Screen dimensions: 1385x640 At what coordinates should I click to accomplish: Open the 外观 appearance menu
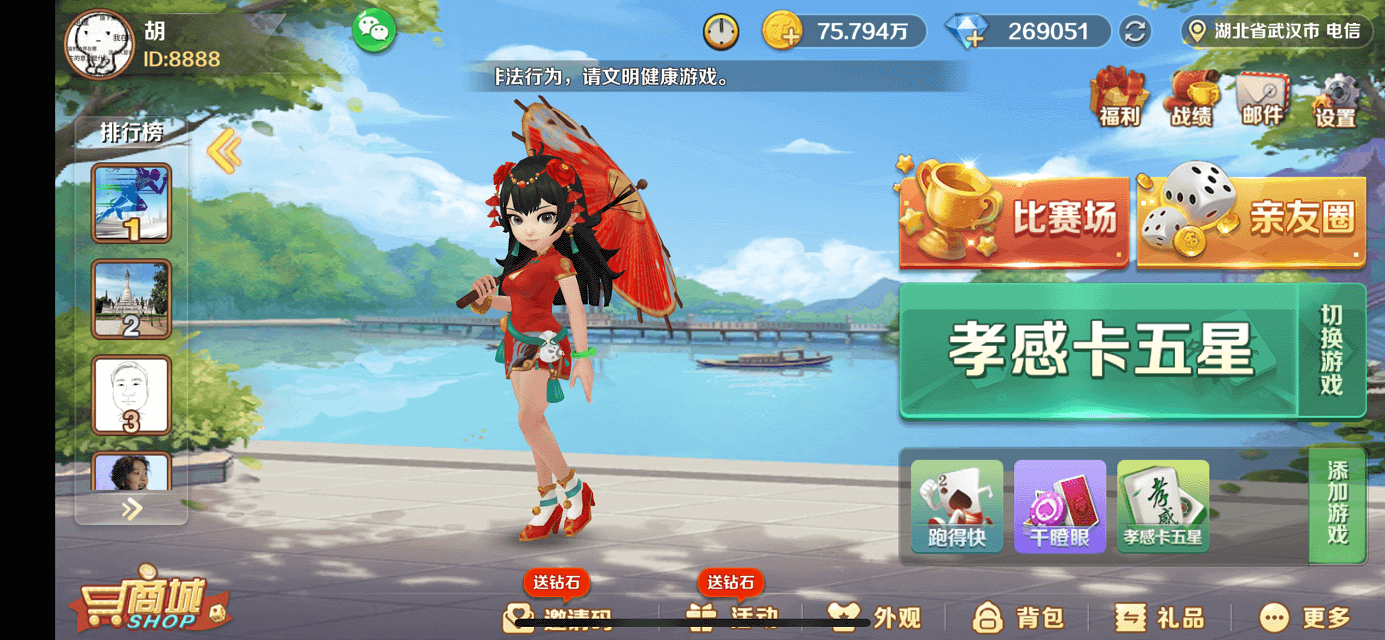click(x=876, y=617)
